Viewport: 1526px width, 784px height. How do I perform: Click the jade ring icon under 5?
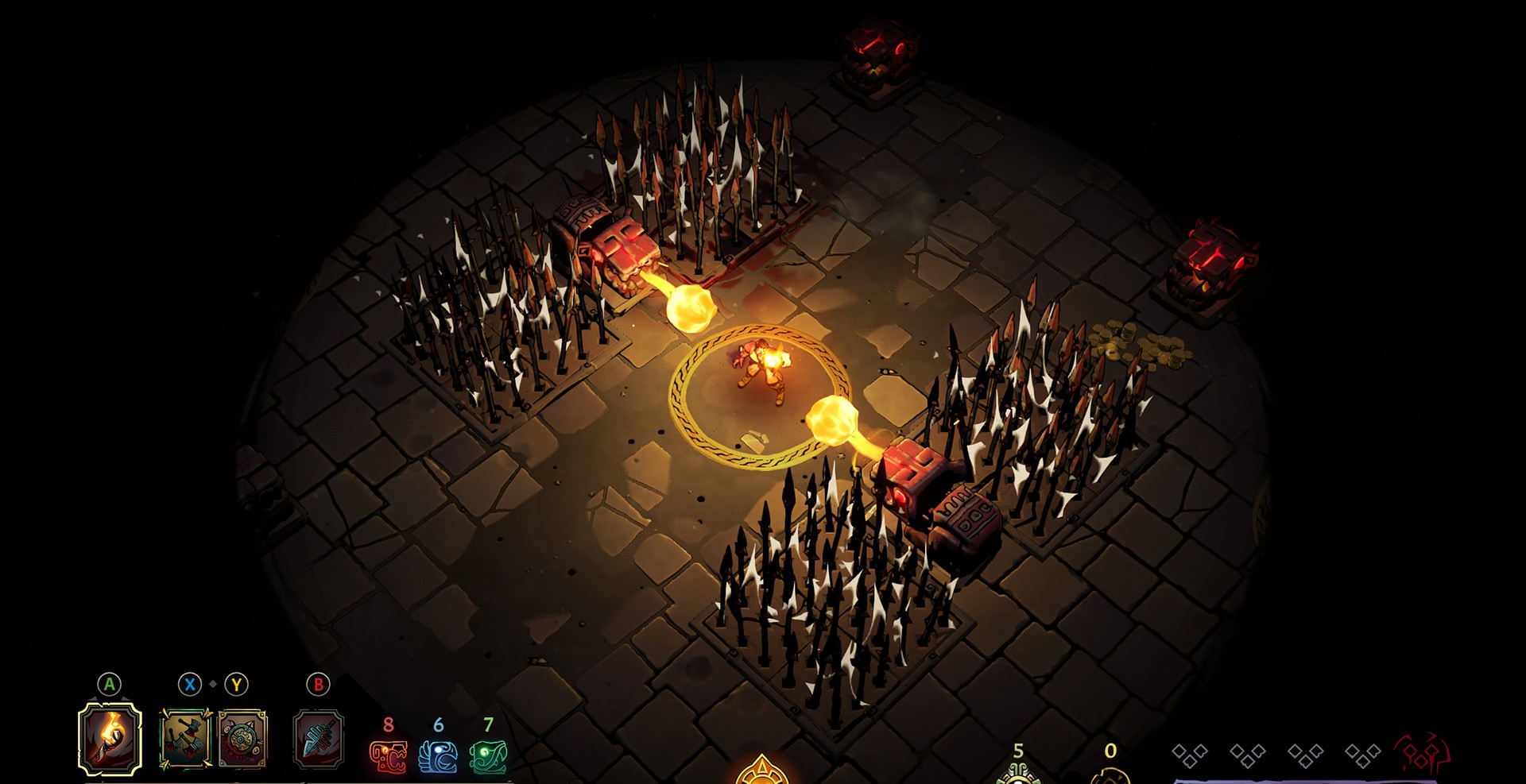[1018, 773]
